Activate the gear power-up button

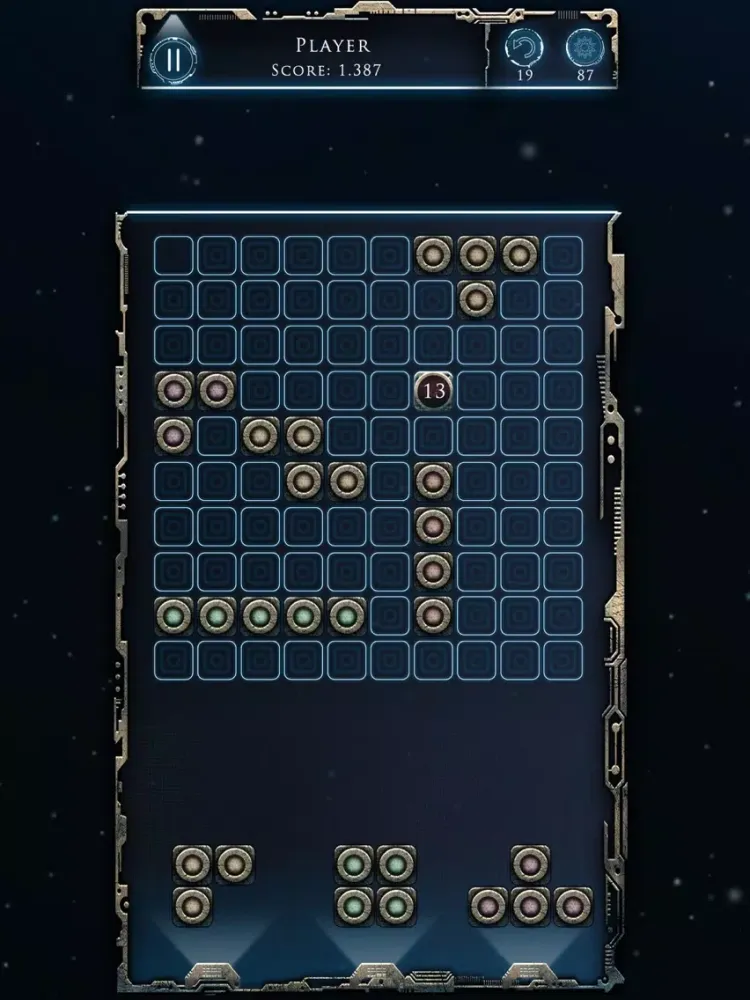coord(585,49)
